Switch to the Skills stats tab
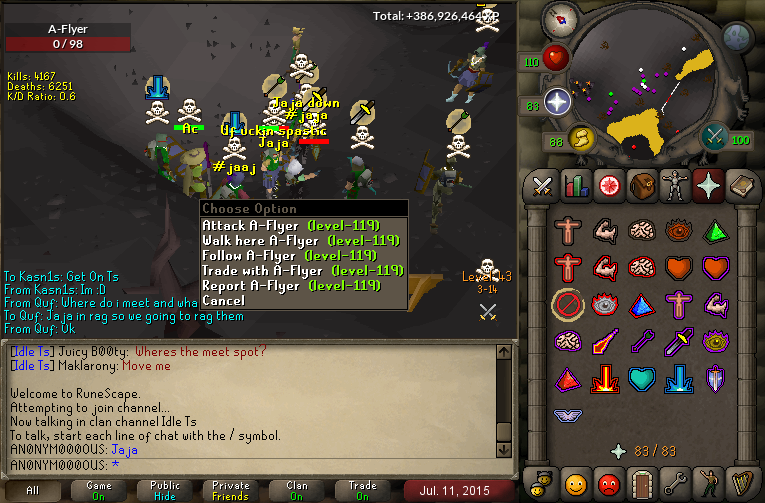This screenshot has height=503, width=765. [575, 186]
